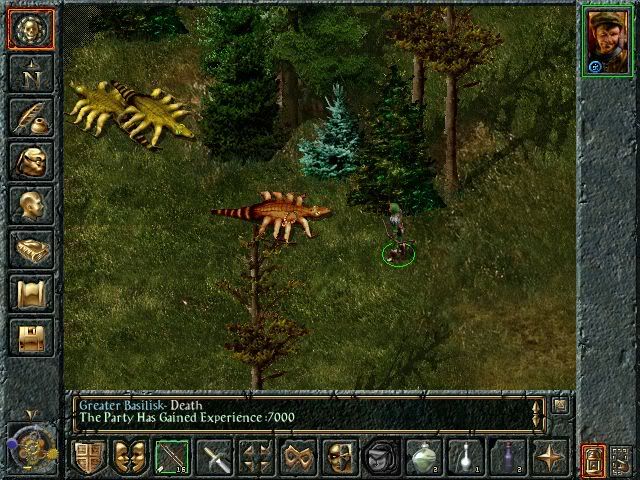
Task: Open the priest scroll button
Action: click(x=29, y=293)
